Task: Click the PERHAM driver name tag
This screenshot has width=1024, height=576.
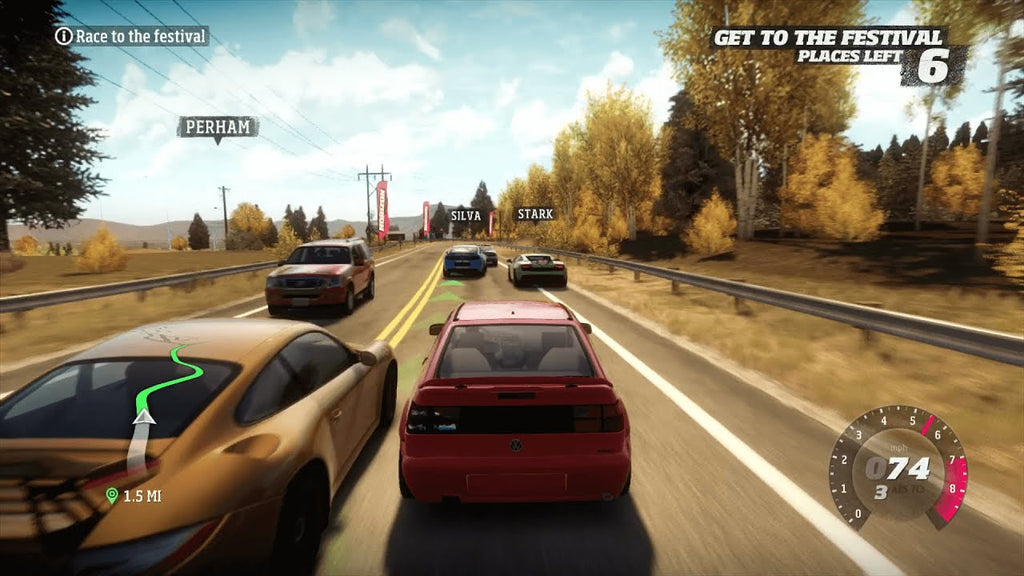Action: click(217, 127)
